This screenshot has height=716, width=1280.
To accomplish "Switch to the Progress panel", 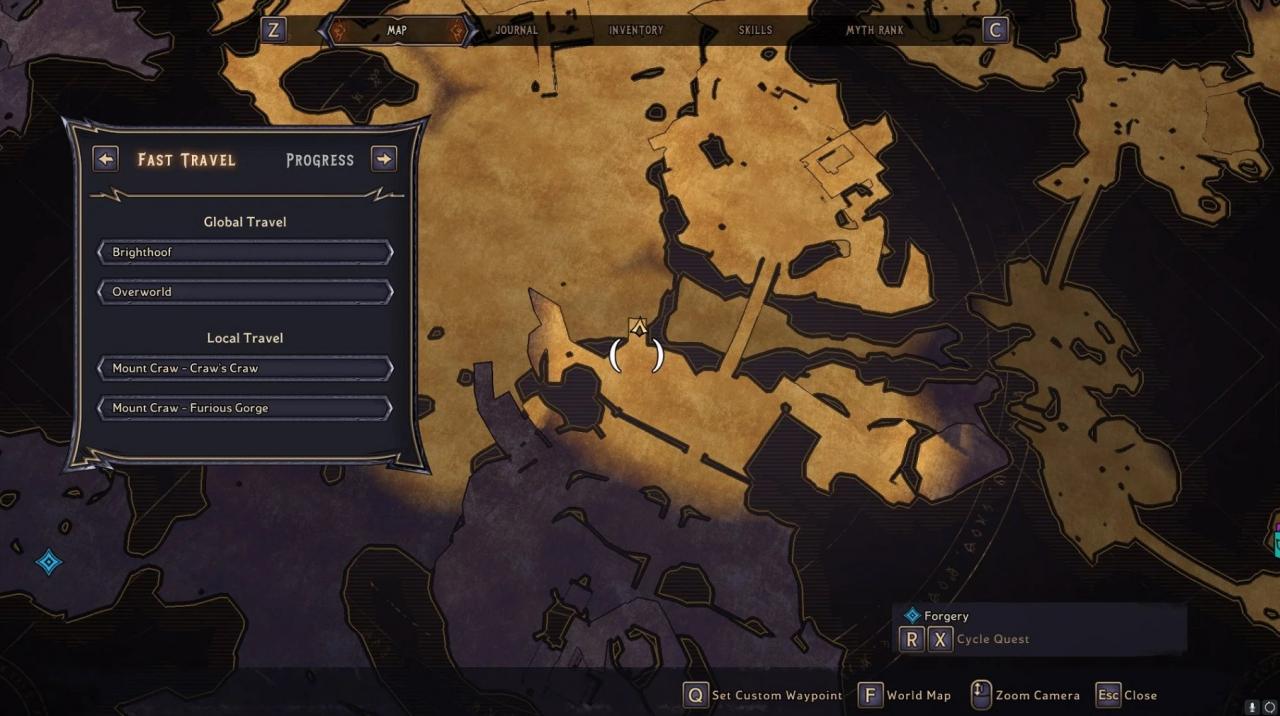I will [320, 160].
